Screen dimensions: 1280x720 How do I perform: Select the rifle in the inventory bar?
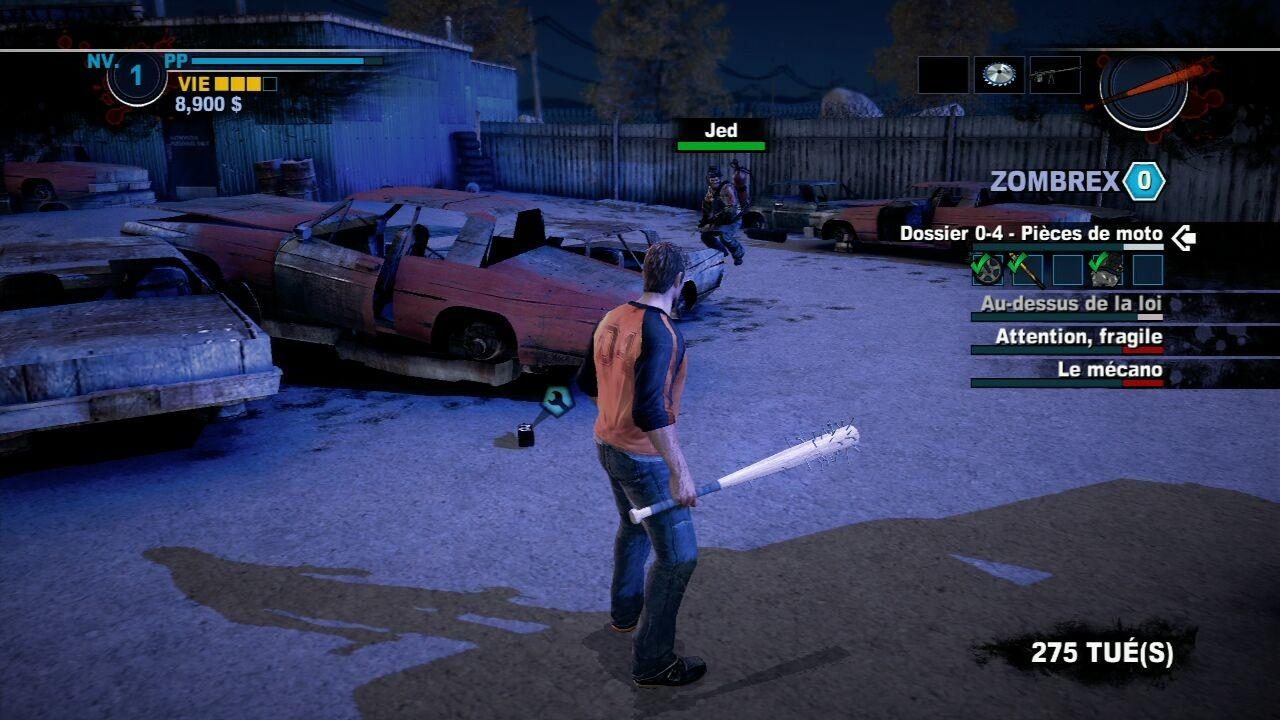(x=1055, y=71)
